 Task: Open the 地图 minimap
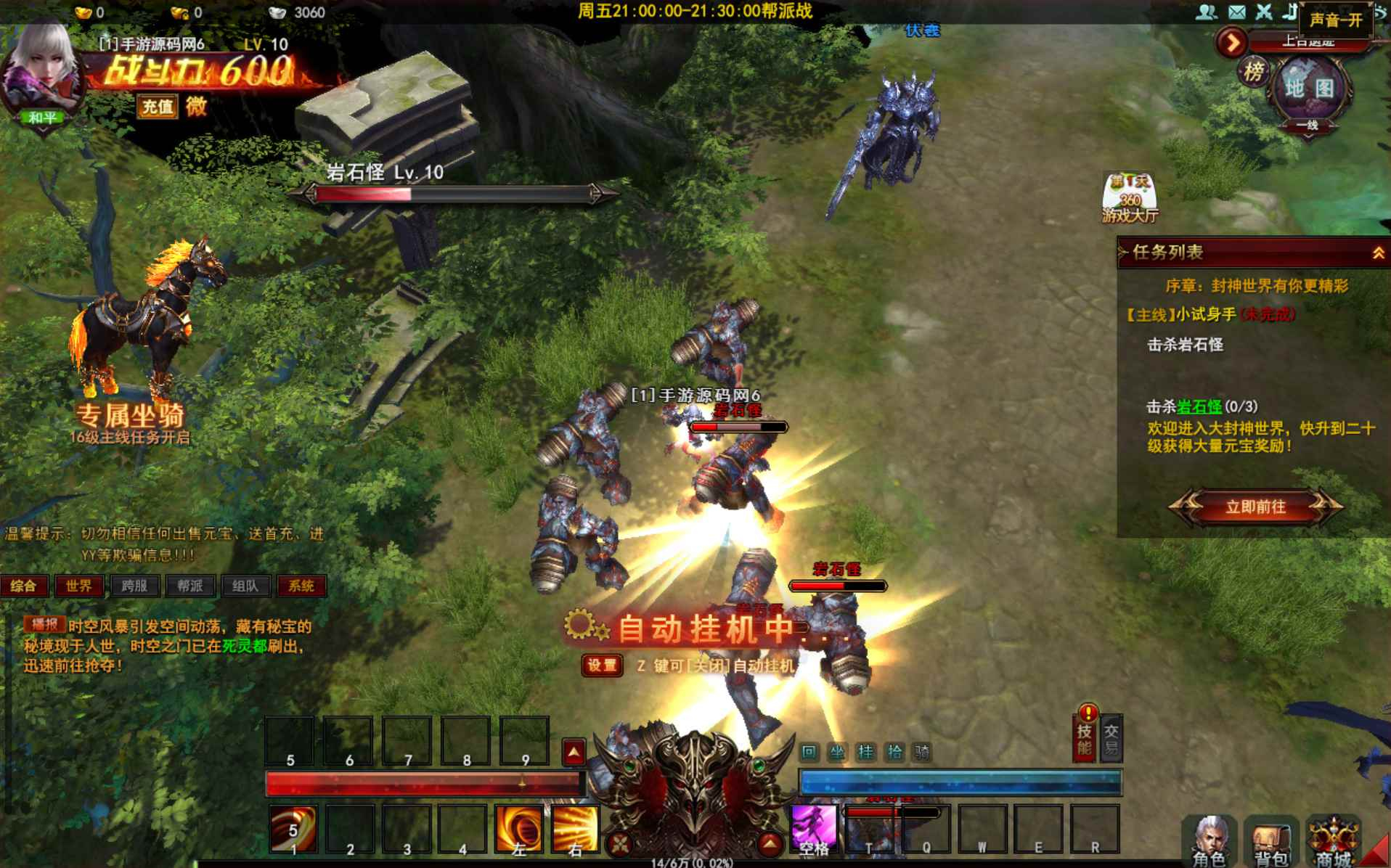(1310, 89)
